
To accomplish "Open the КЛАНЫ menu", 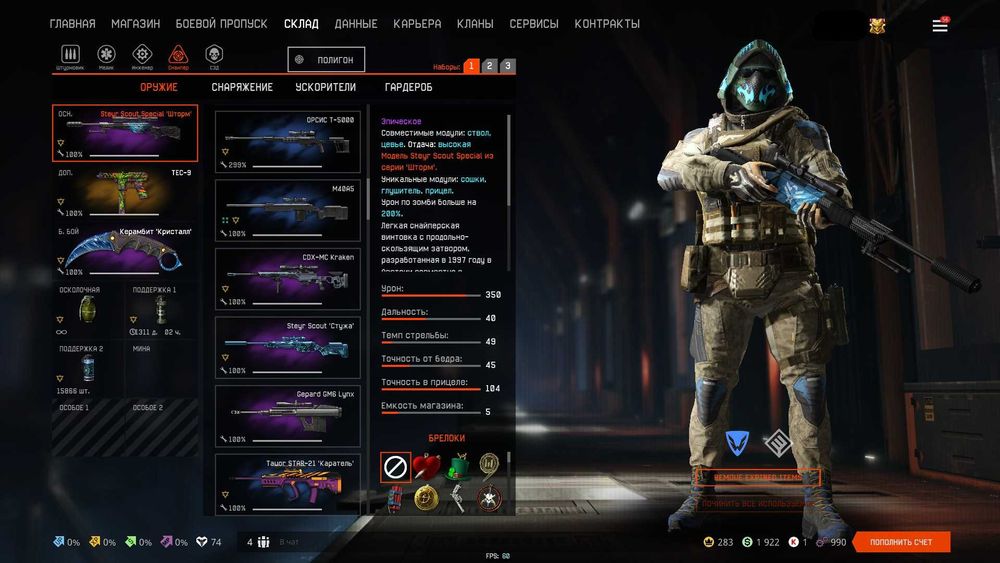I will (x=474, y=24).
